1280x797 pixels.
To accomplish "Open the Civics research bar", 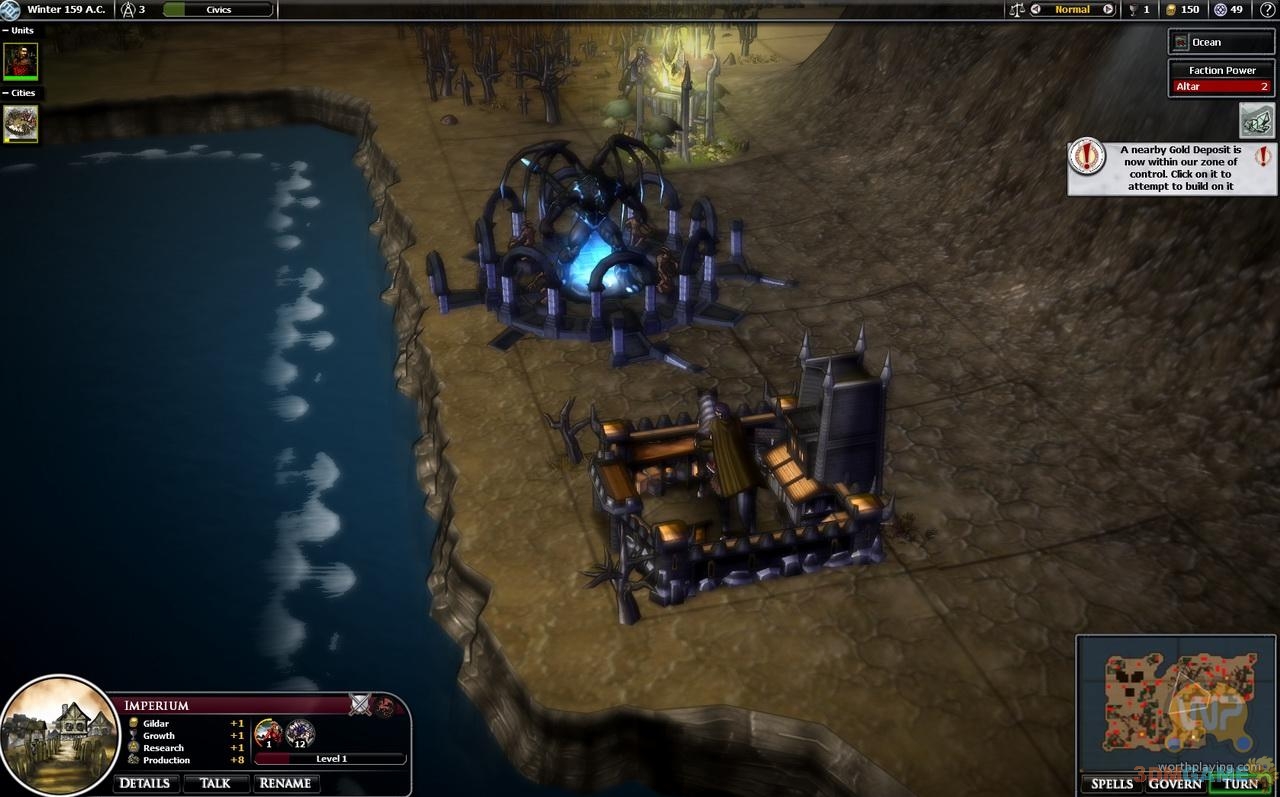I will click(217, 10).
